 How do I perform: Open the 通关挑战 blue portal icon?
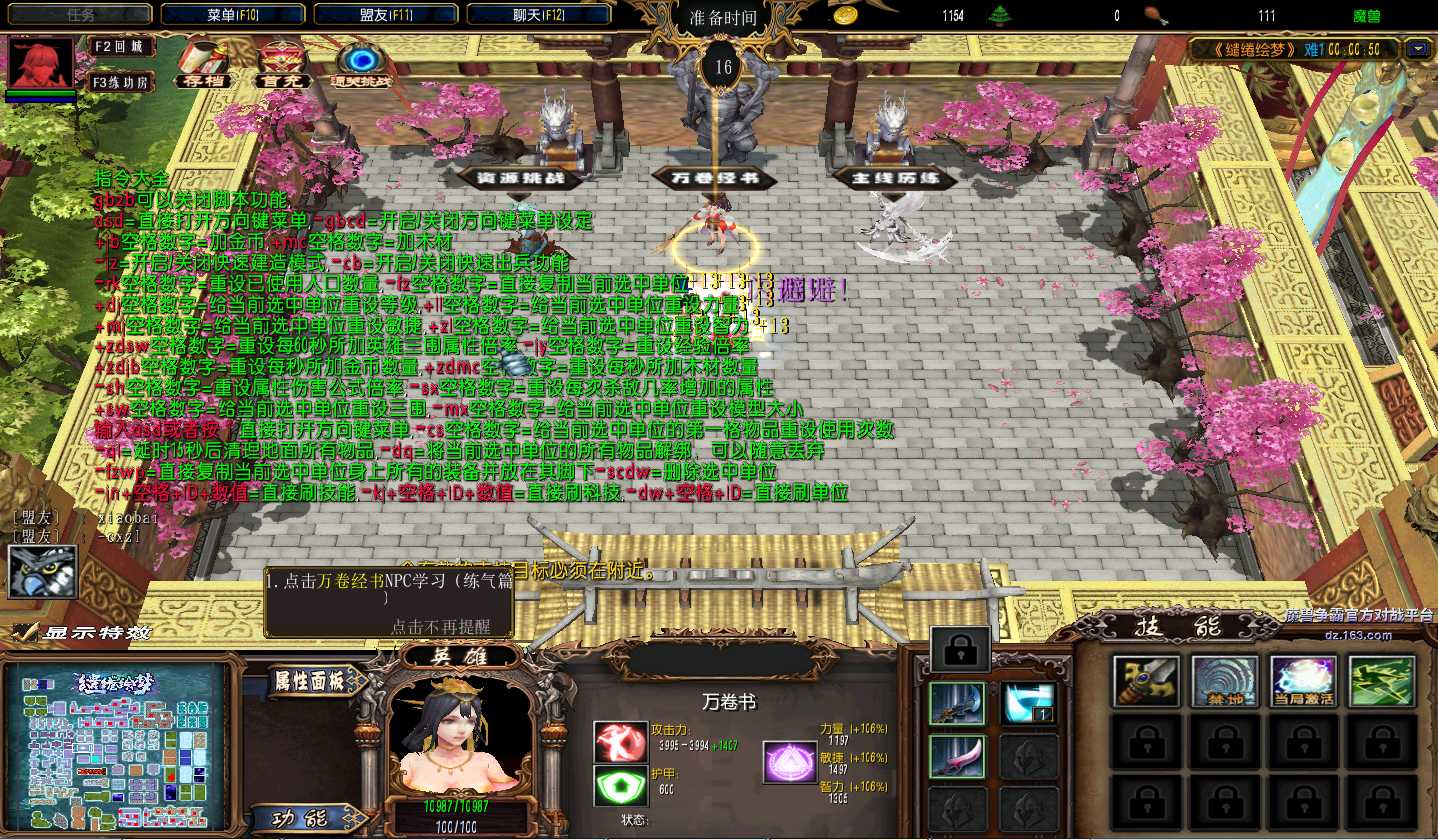(x=362, y=65)
